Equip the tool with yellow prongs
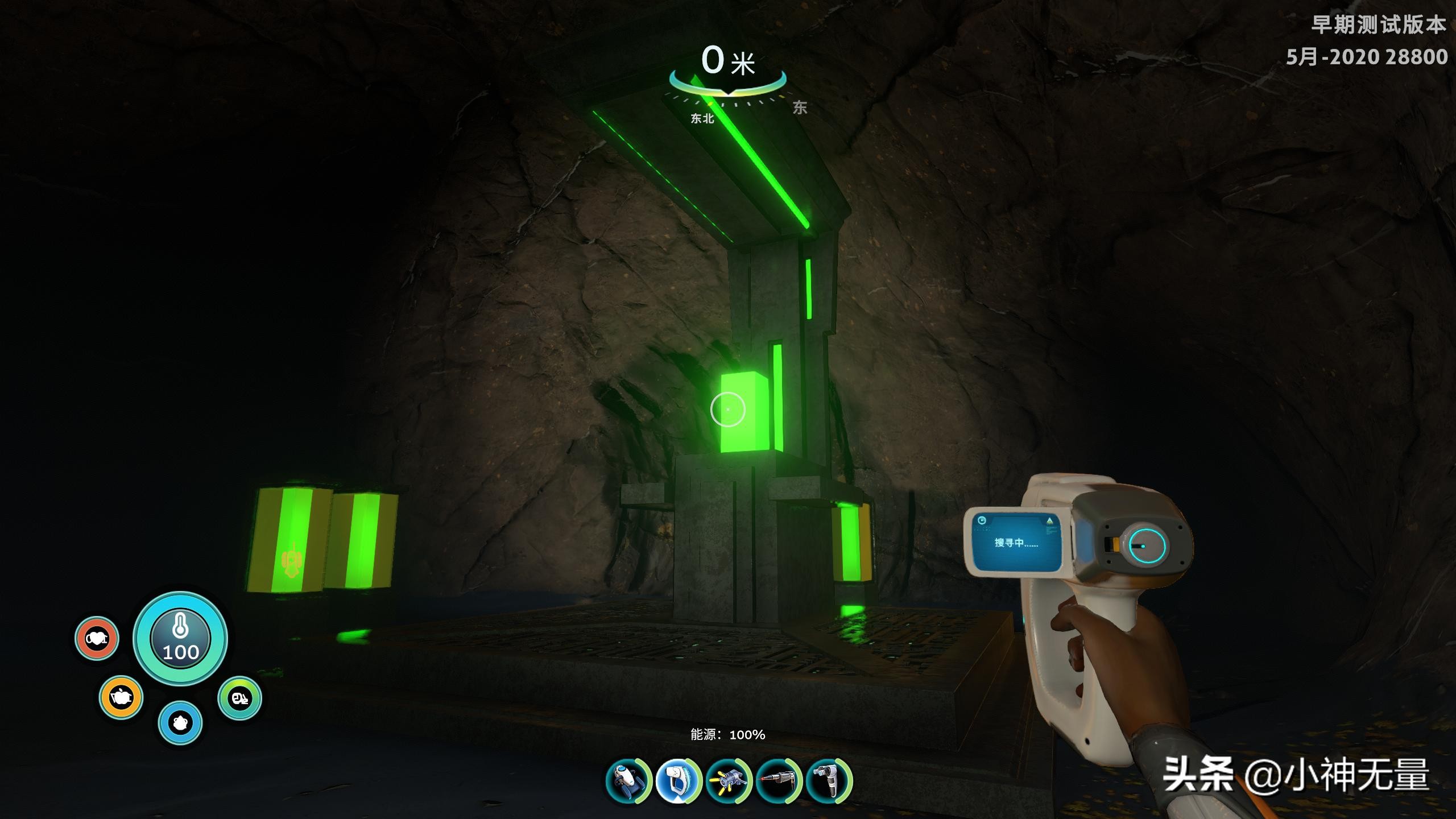The image size is (1456, 819). tap(729, 781)
